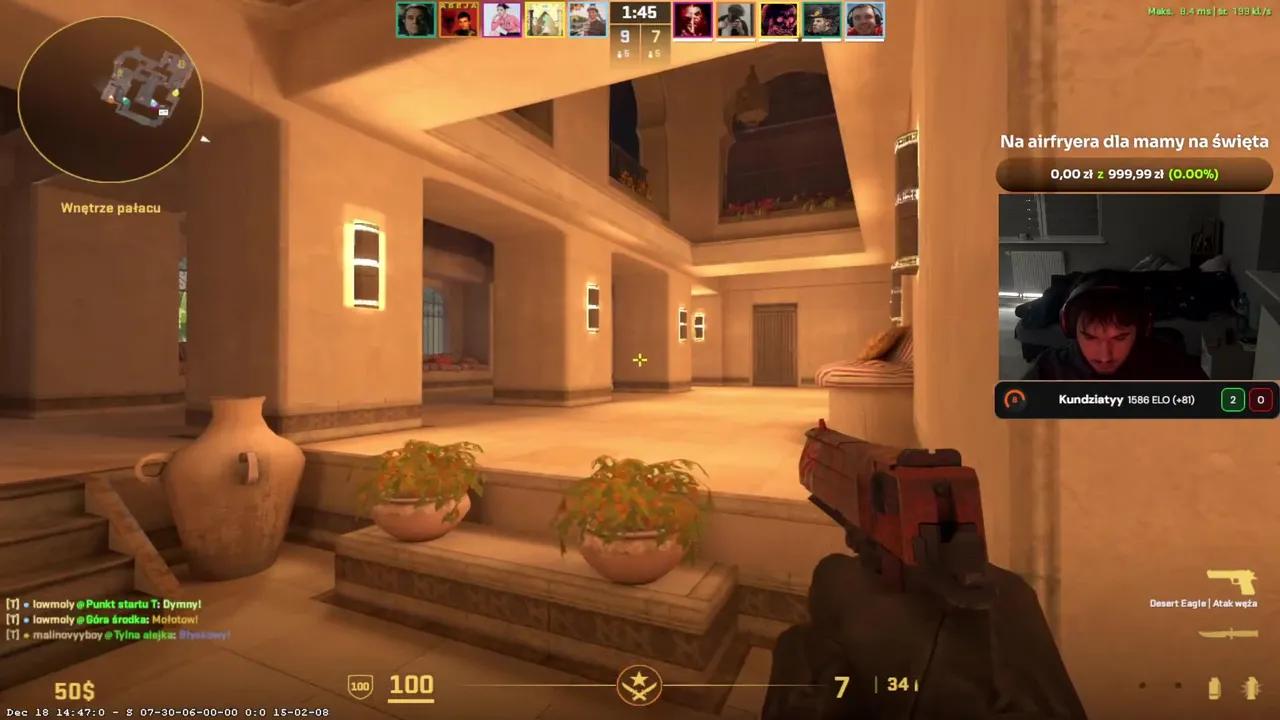Click the armor shield icon beside the health bar
The width and height of the screenshot is (1280, 720).
(x=359, y=686)
